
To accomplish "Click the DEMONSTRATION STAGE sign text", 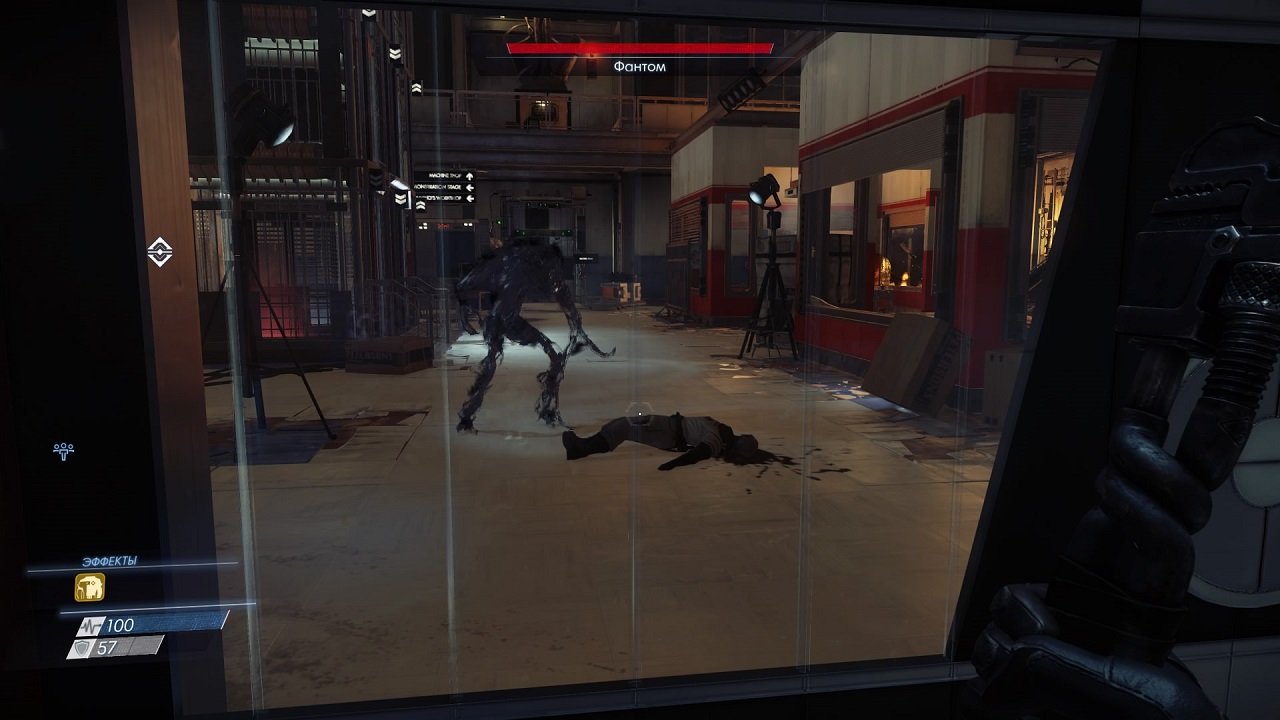I will click(437, 187).
